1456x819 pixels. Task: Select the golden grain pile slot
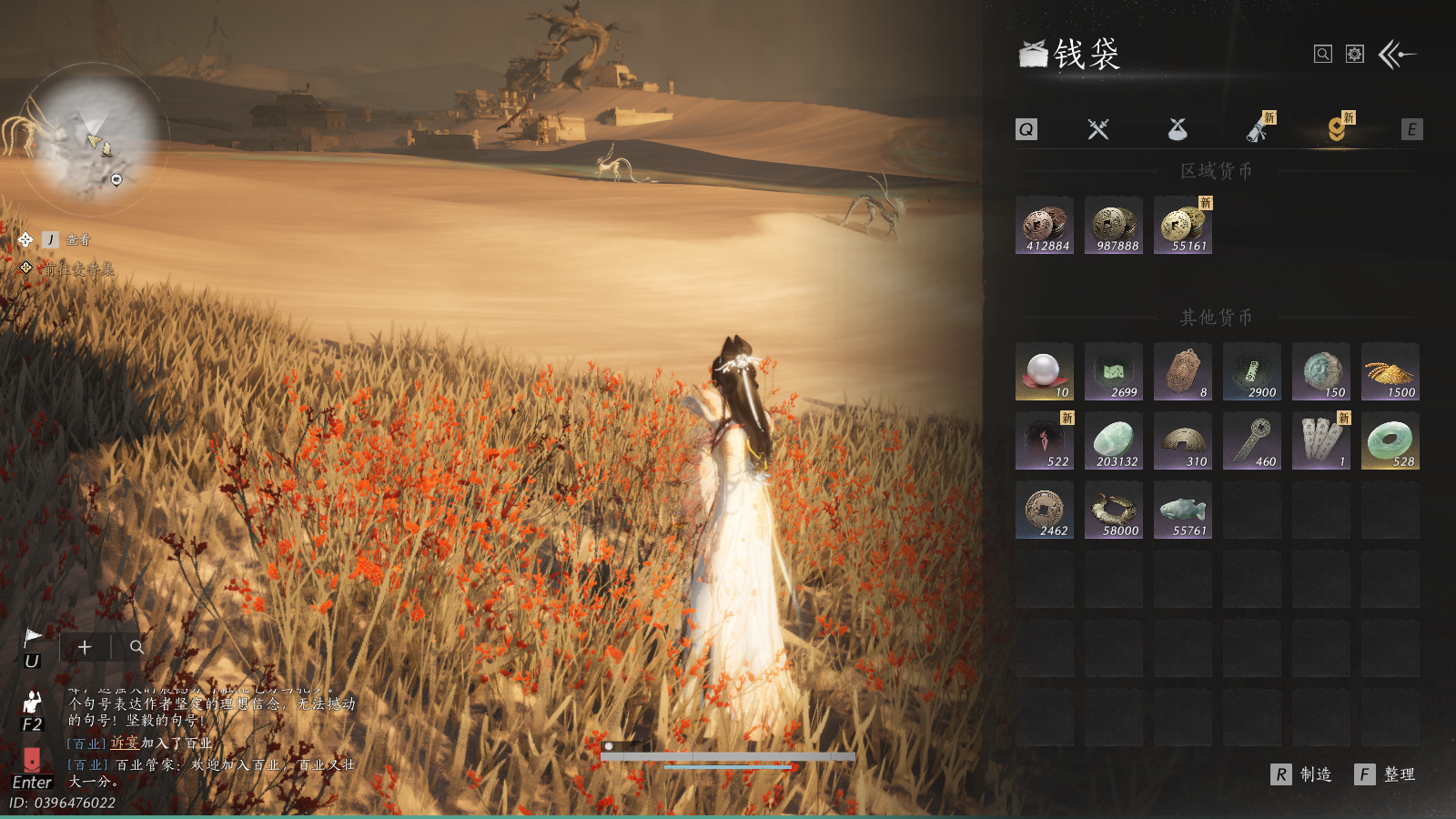tap(1390, 371)
